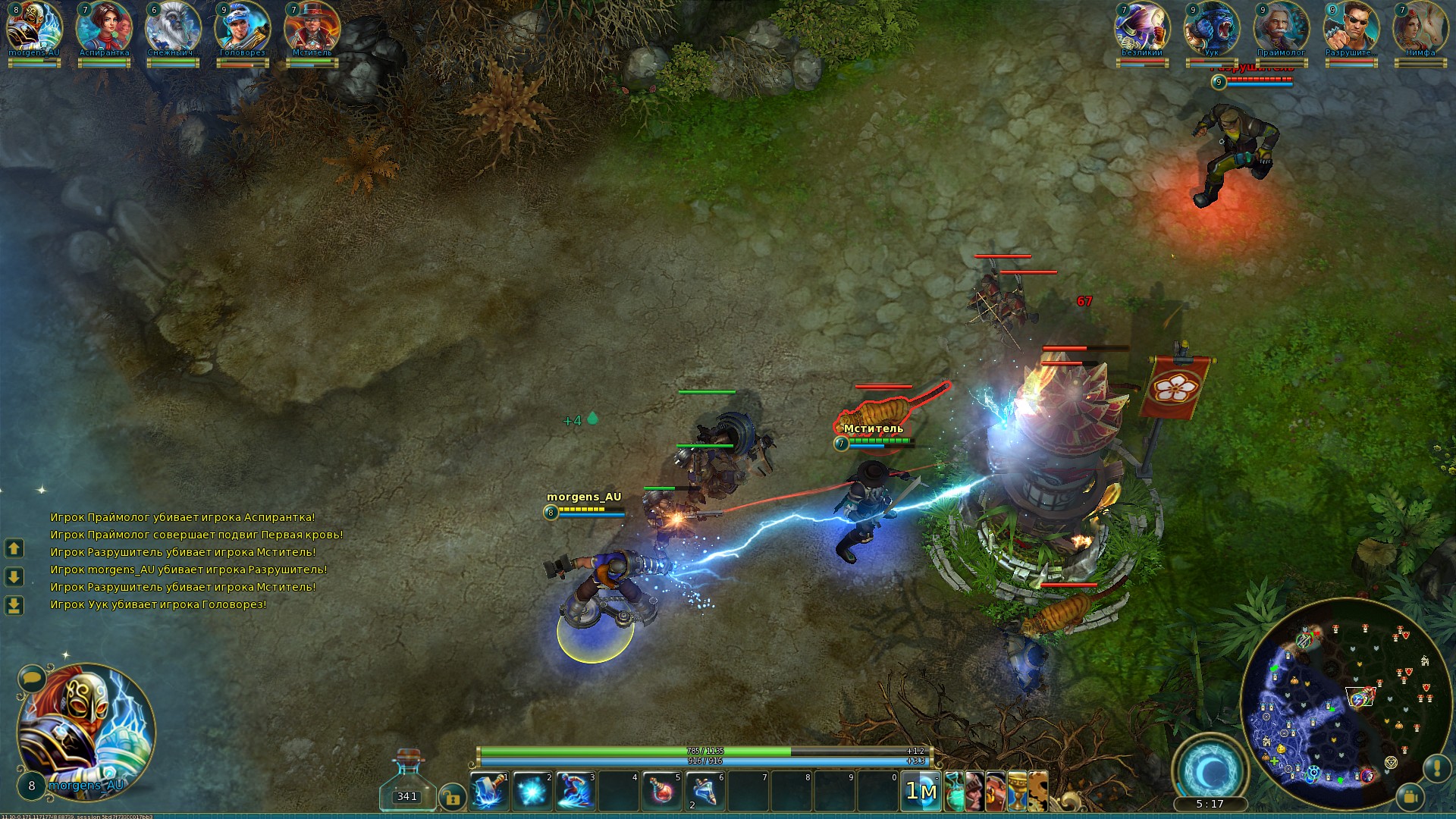Open the potion bottle showing 341
This screenshot has height=819, width=1456.
click(407, 781)
